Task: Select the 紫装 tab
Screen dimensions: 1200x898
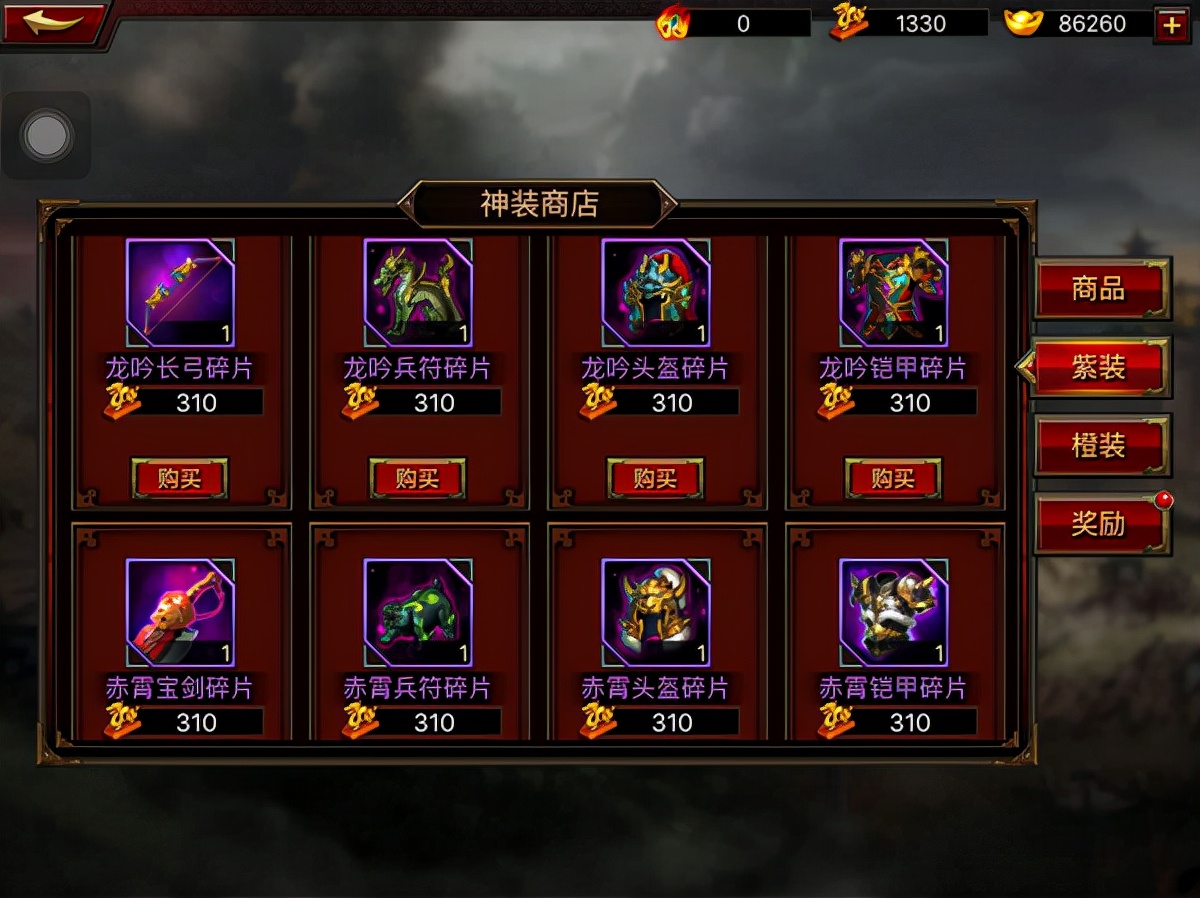Action: click(1100, 367)
